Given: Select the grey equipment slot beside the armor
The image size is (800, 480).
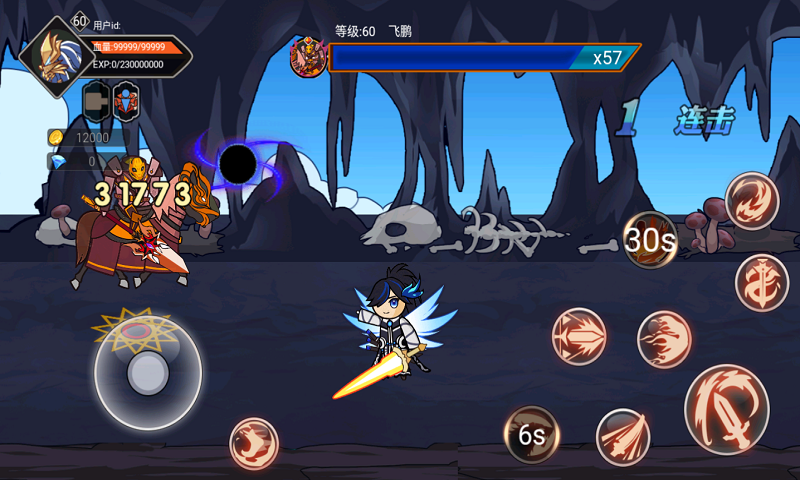Looking at the screenshot, I should pyautogui.click(x=95, y=101).
